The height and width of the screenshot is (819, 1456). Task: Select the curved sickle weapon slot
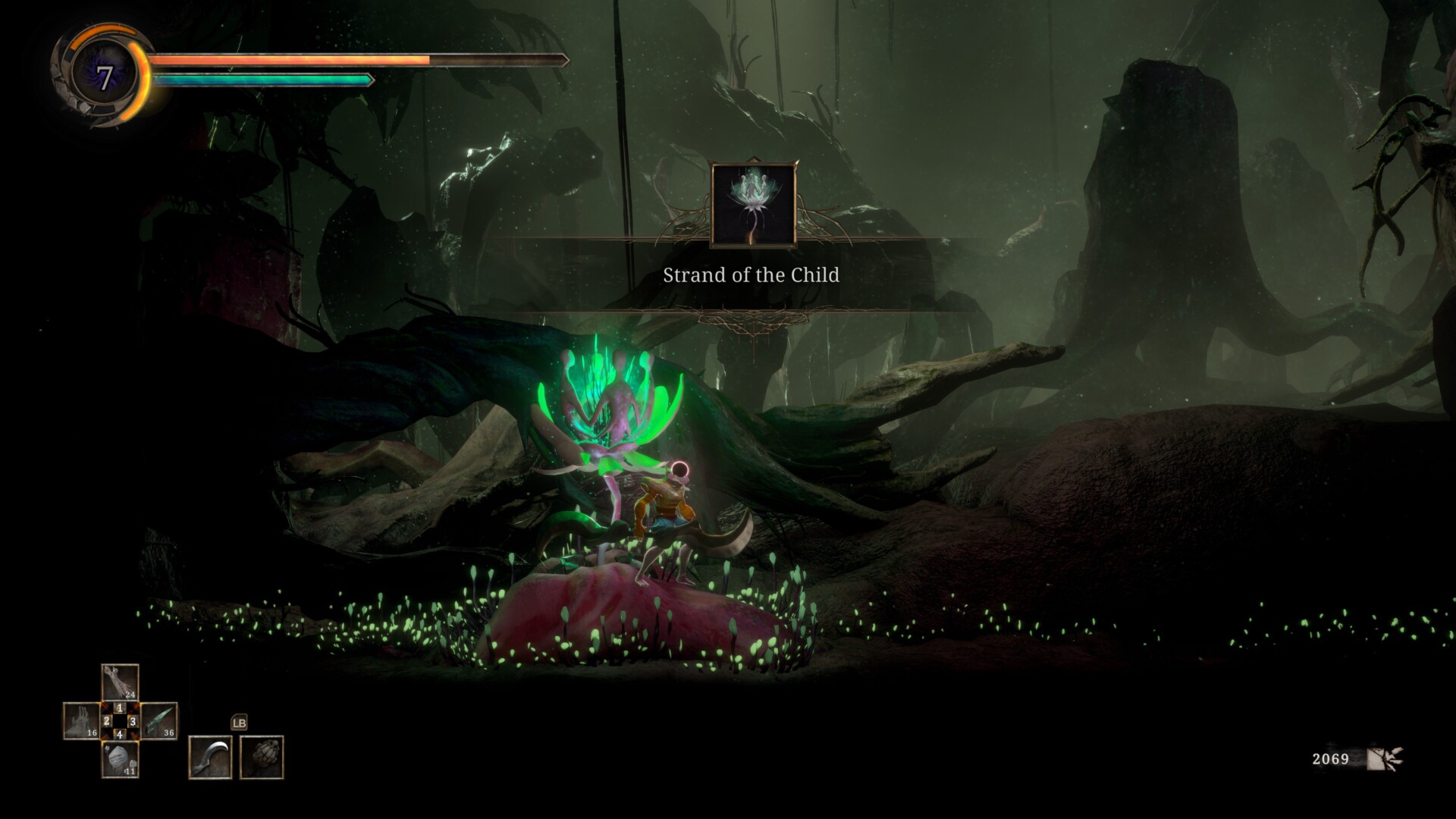pyautogui.click(x=210, y=757)
